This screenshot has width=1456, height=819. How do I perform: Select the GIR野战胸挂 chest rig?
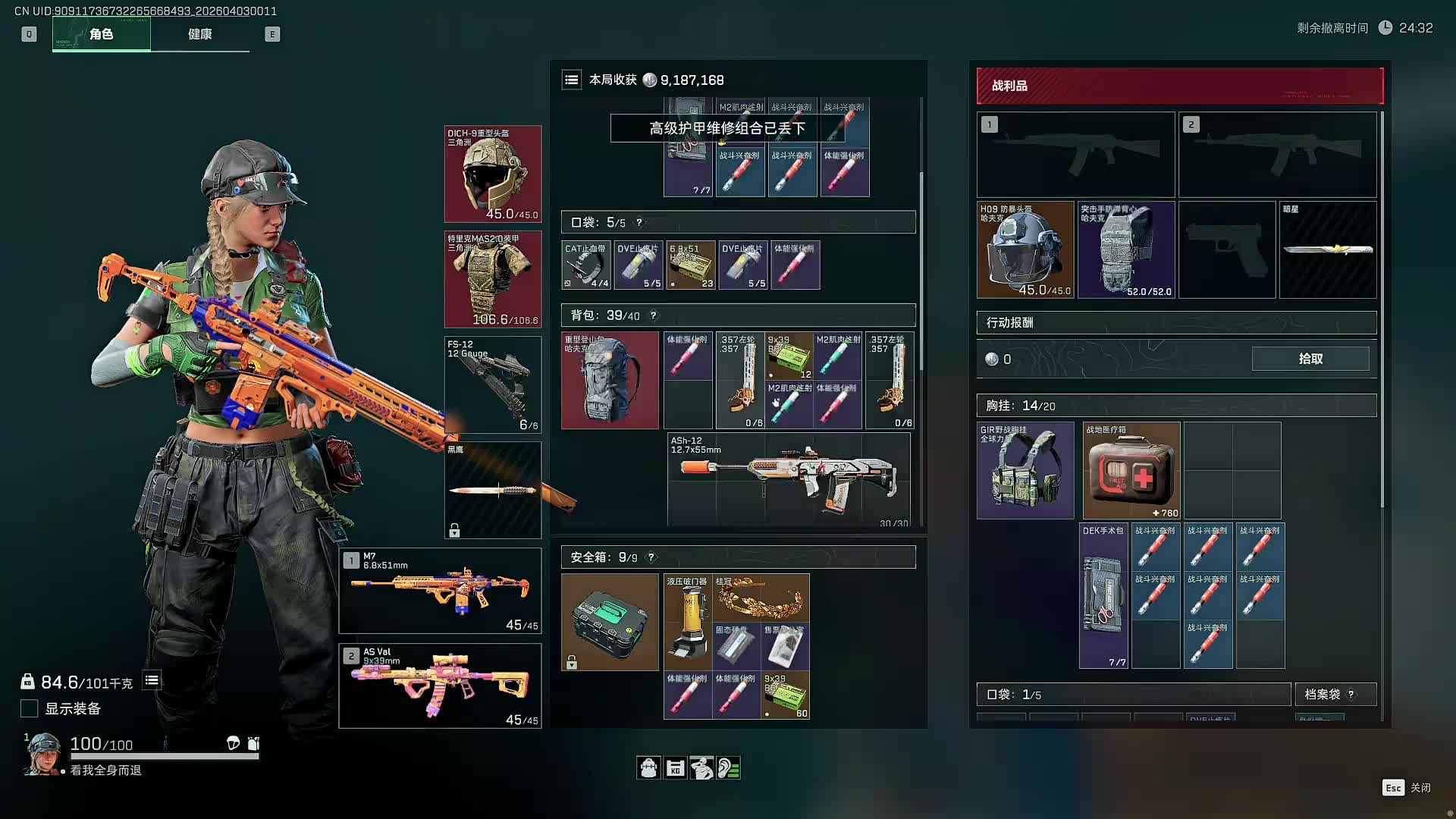(x=1025, y=470)
